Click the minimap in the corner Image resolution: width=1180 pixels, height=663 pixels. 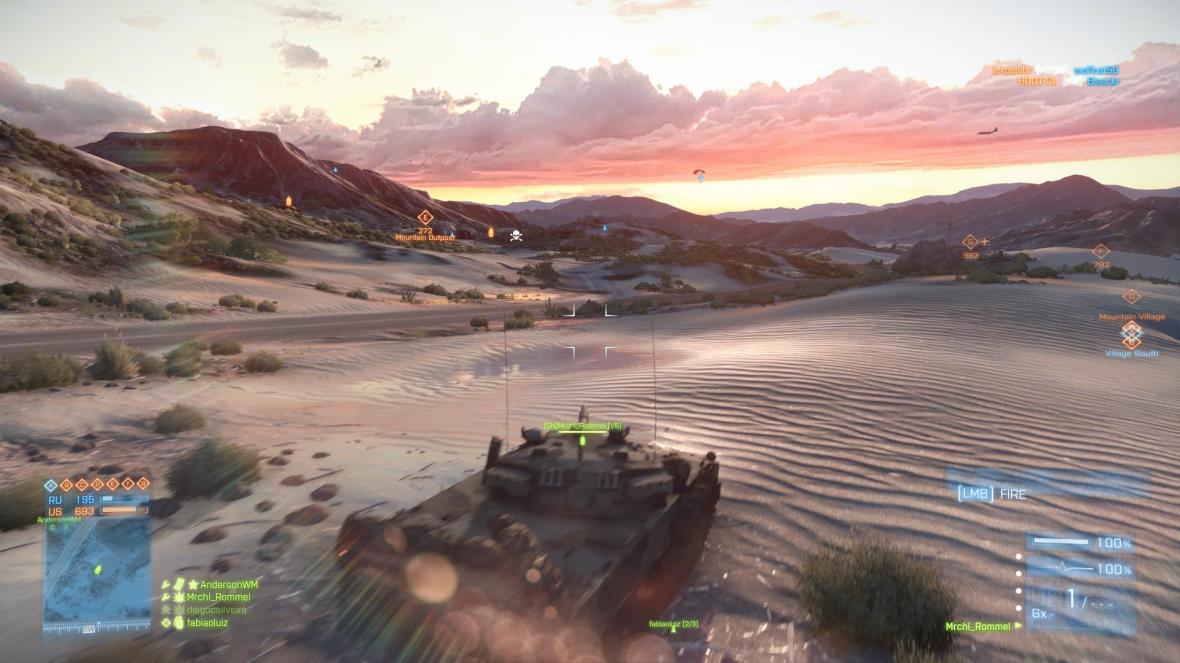[x=97, y=570]
